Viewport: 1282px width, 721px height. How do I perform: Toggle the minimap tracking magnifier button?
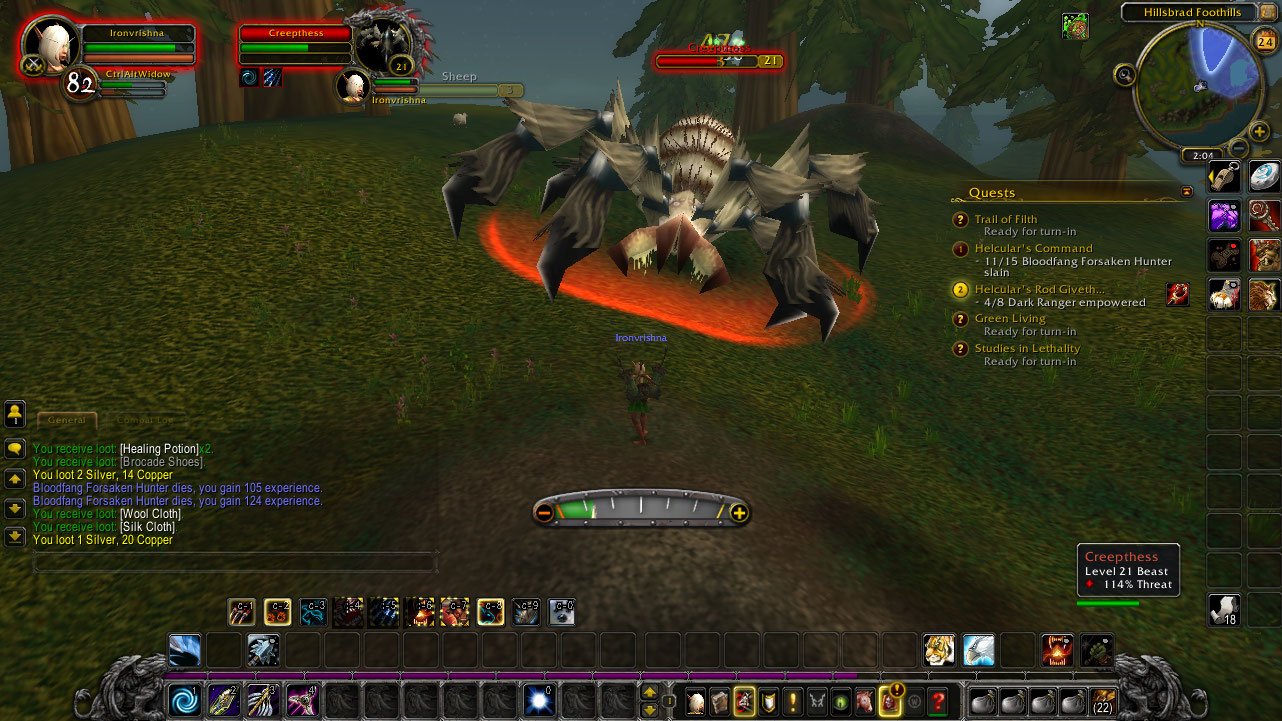tap(1125, 74)
